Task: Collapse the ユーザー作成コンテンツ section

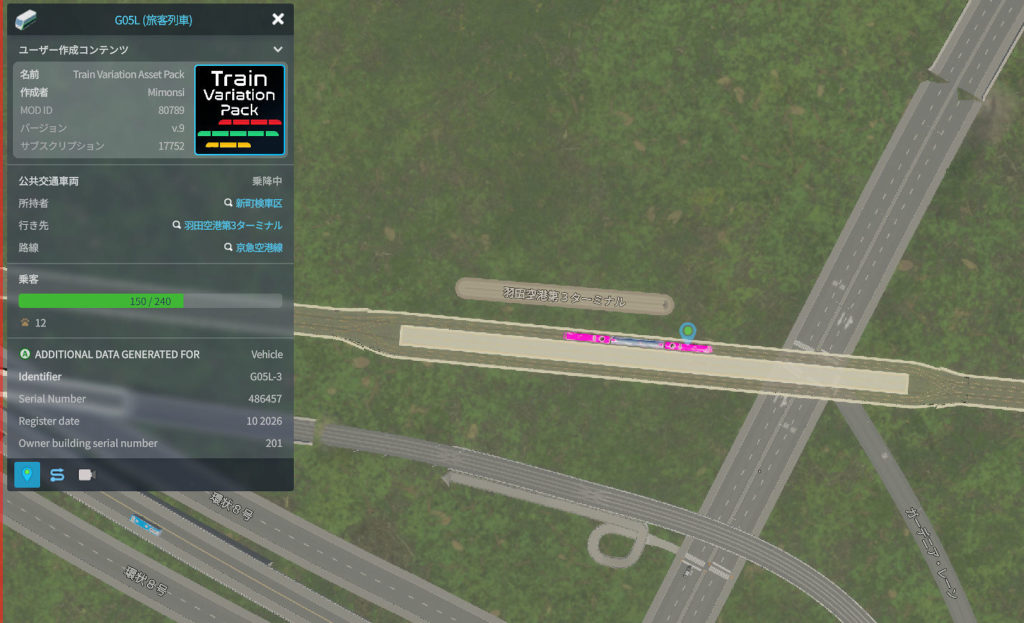Action: point(278,49)
